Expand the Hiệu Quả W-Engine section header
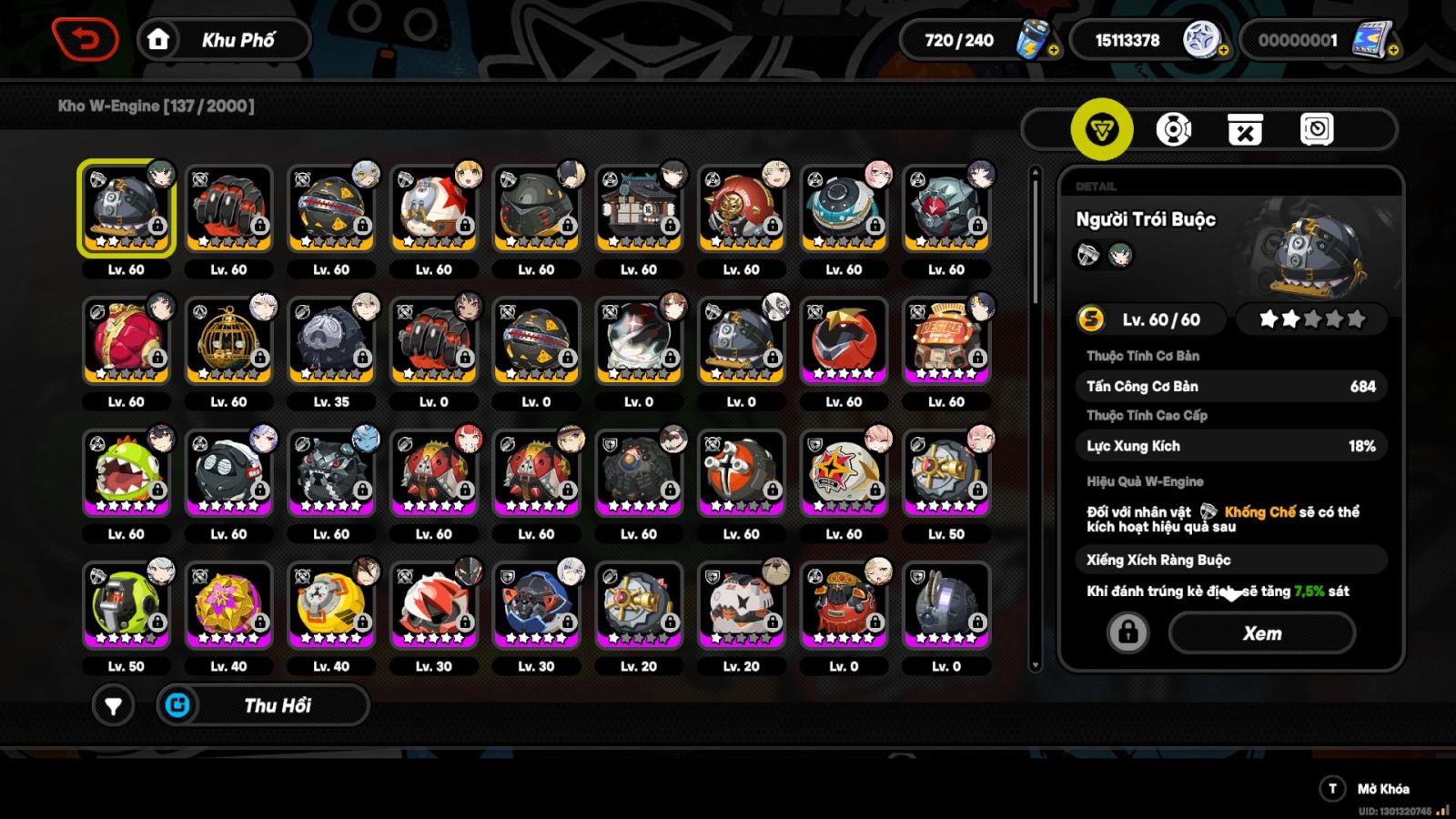The width and height of the screenshot is (1456, 819). (1146, 480)
